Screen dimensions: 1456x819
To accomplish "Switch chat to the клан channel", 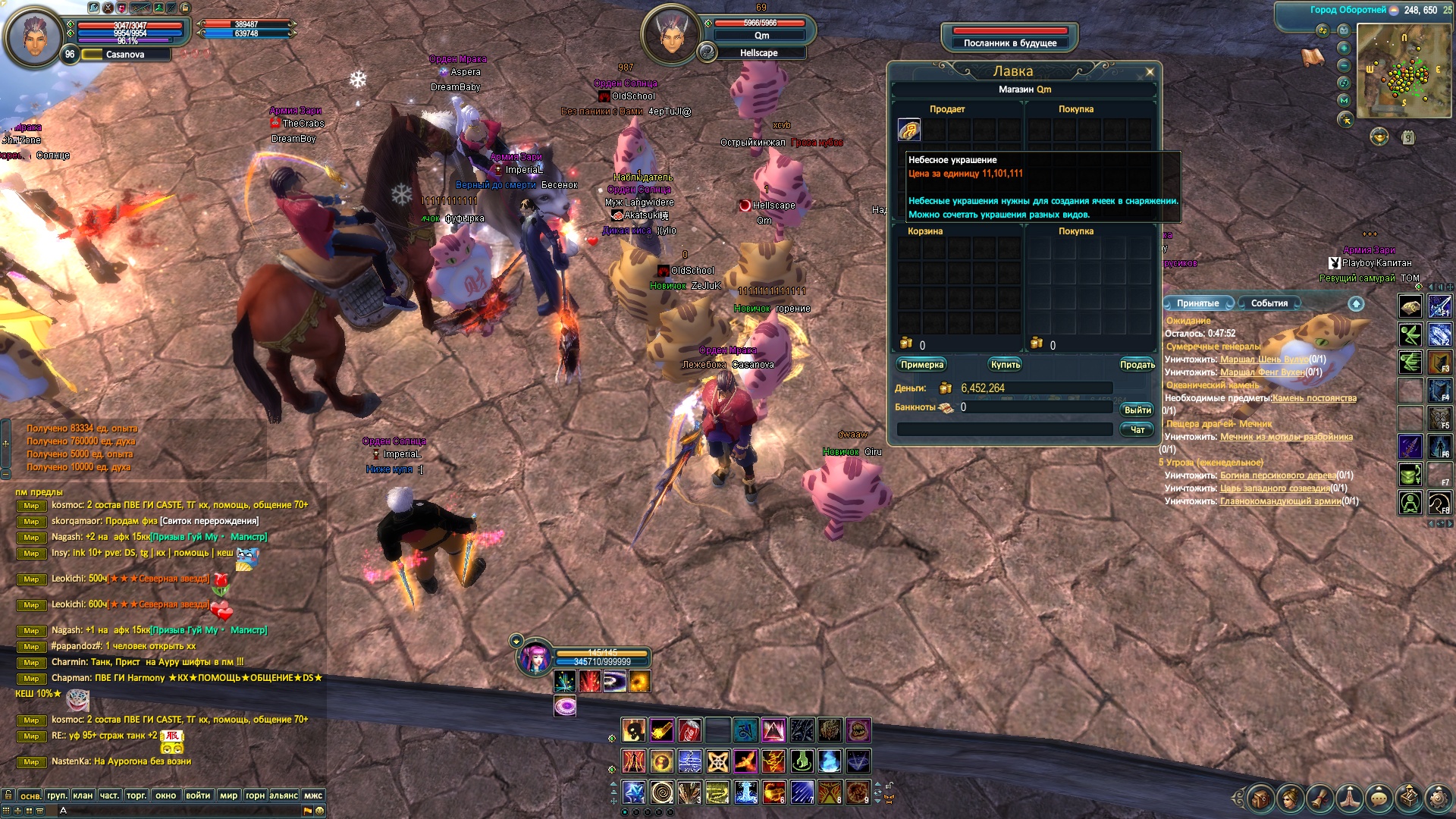I will coord(83,795).
